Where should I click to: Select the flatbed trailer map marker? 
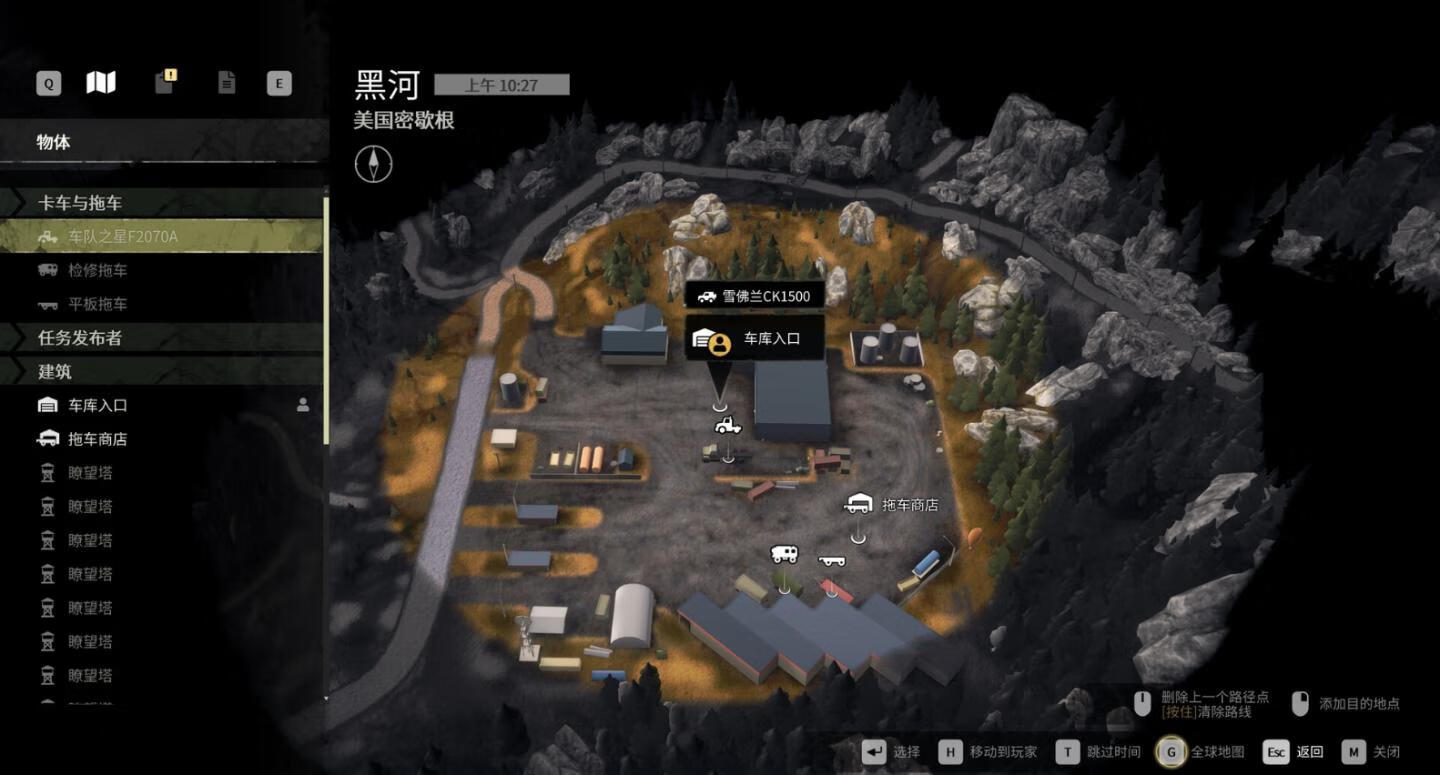click(x=831, y=561)
